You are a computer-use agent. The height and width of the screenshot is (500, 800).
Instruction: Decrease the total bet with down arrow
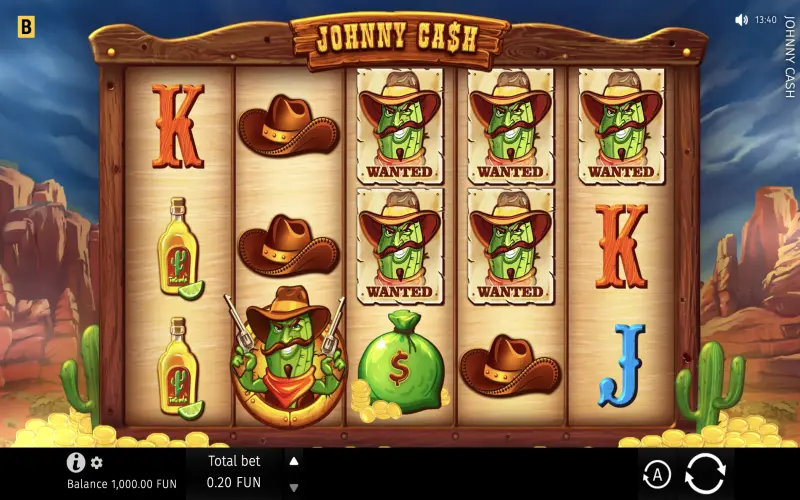(294, 488)
